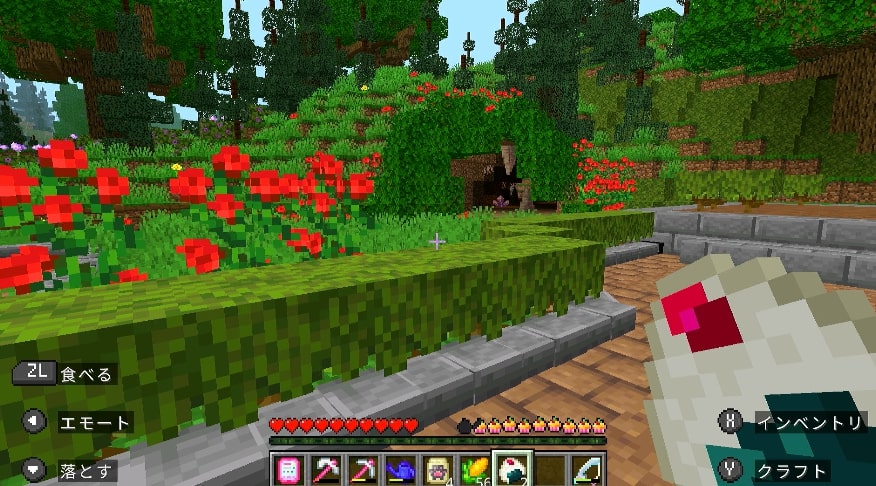Screen dimensions: 876x486
Task: Select the seed bag hotbar slot
Action: [x=435, y=470]
